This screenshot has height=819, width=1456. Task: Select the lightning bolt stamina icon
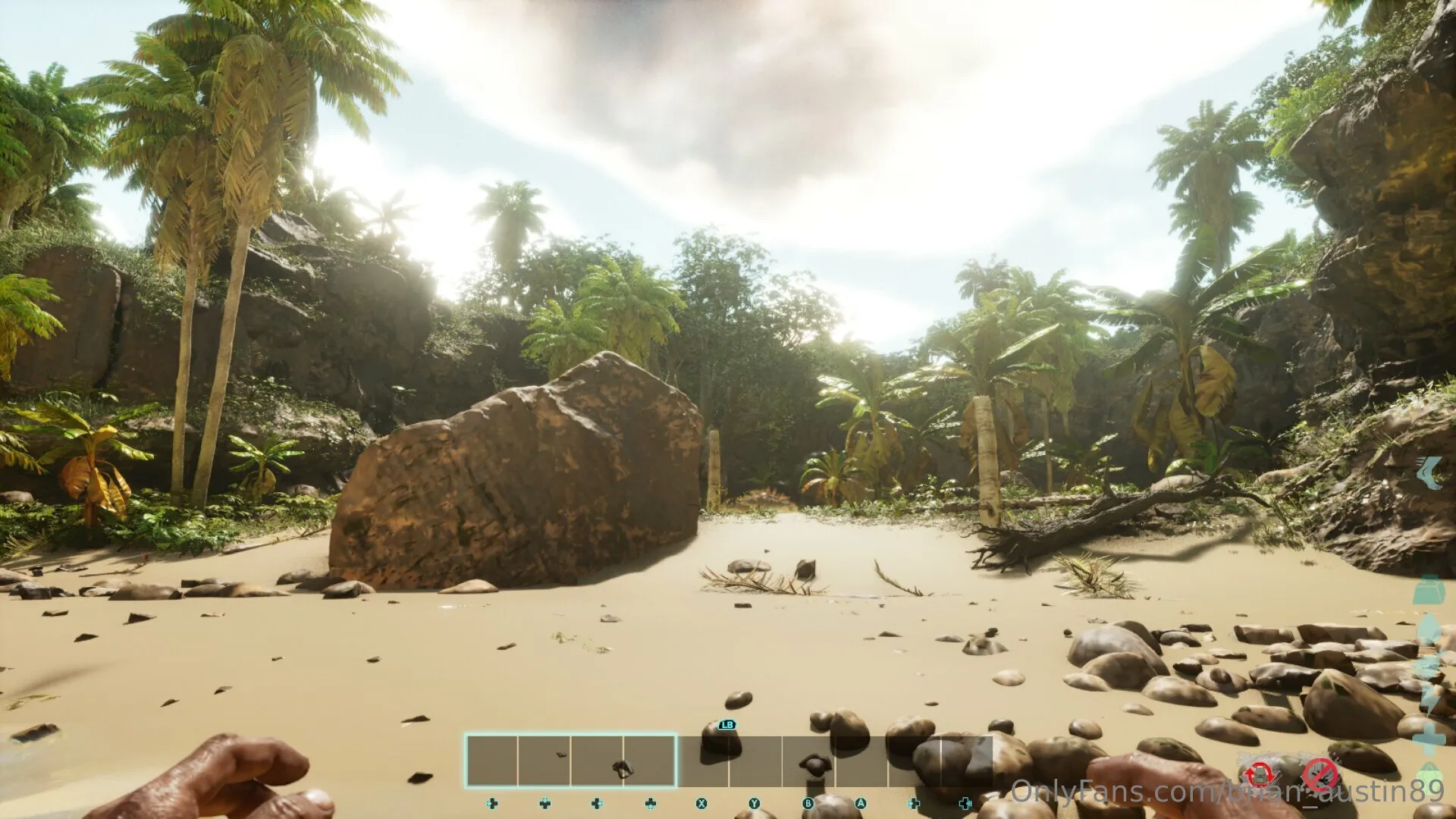pos(1431,682)
